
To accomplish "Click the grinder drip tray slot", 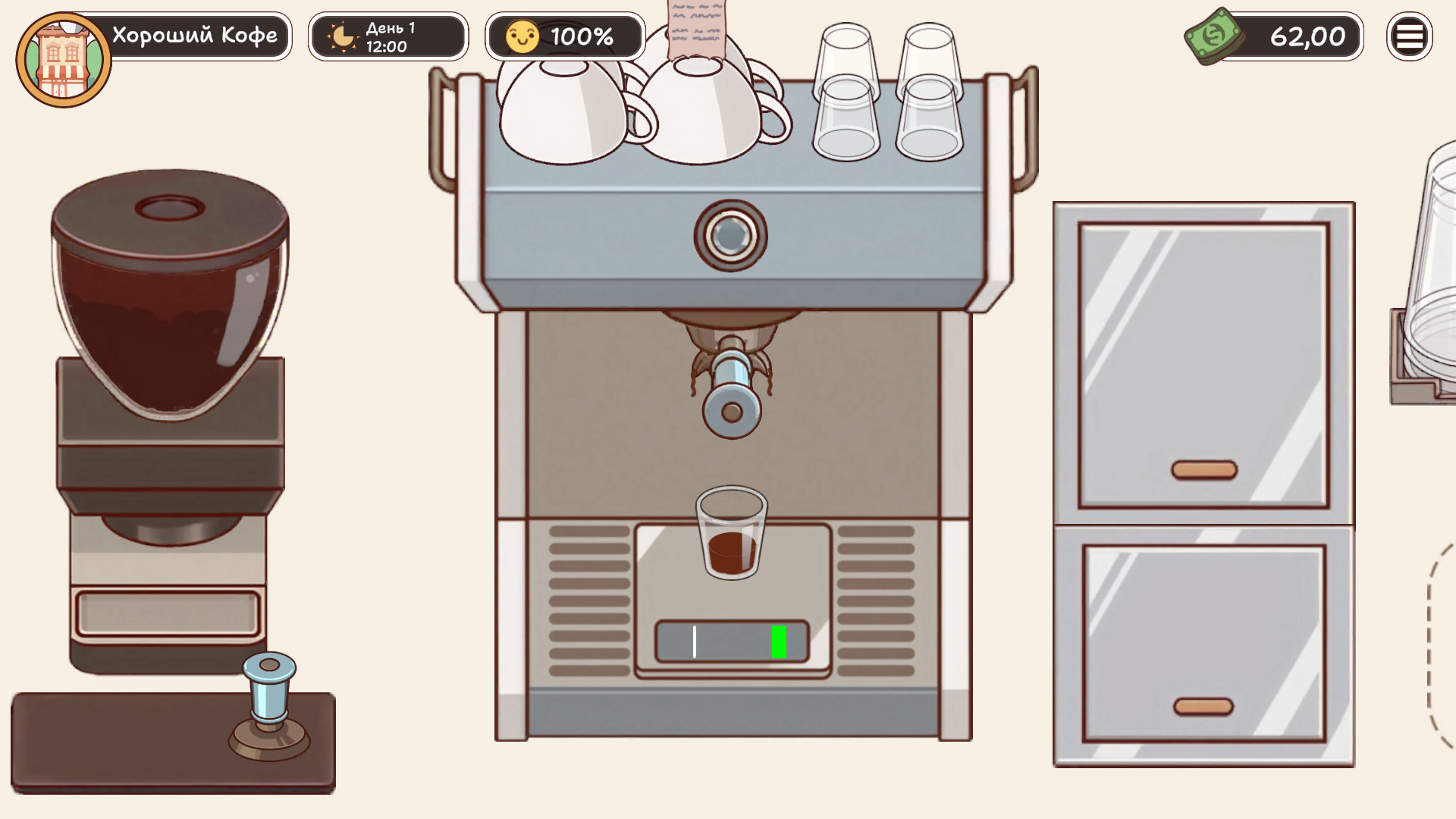I will [165, 614].
